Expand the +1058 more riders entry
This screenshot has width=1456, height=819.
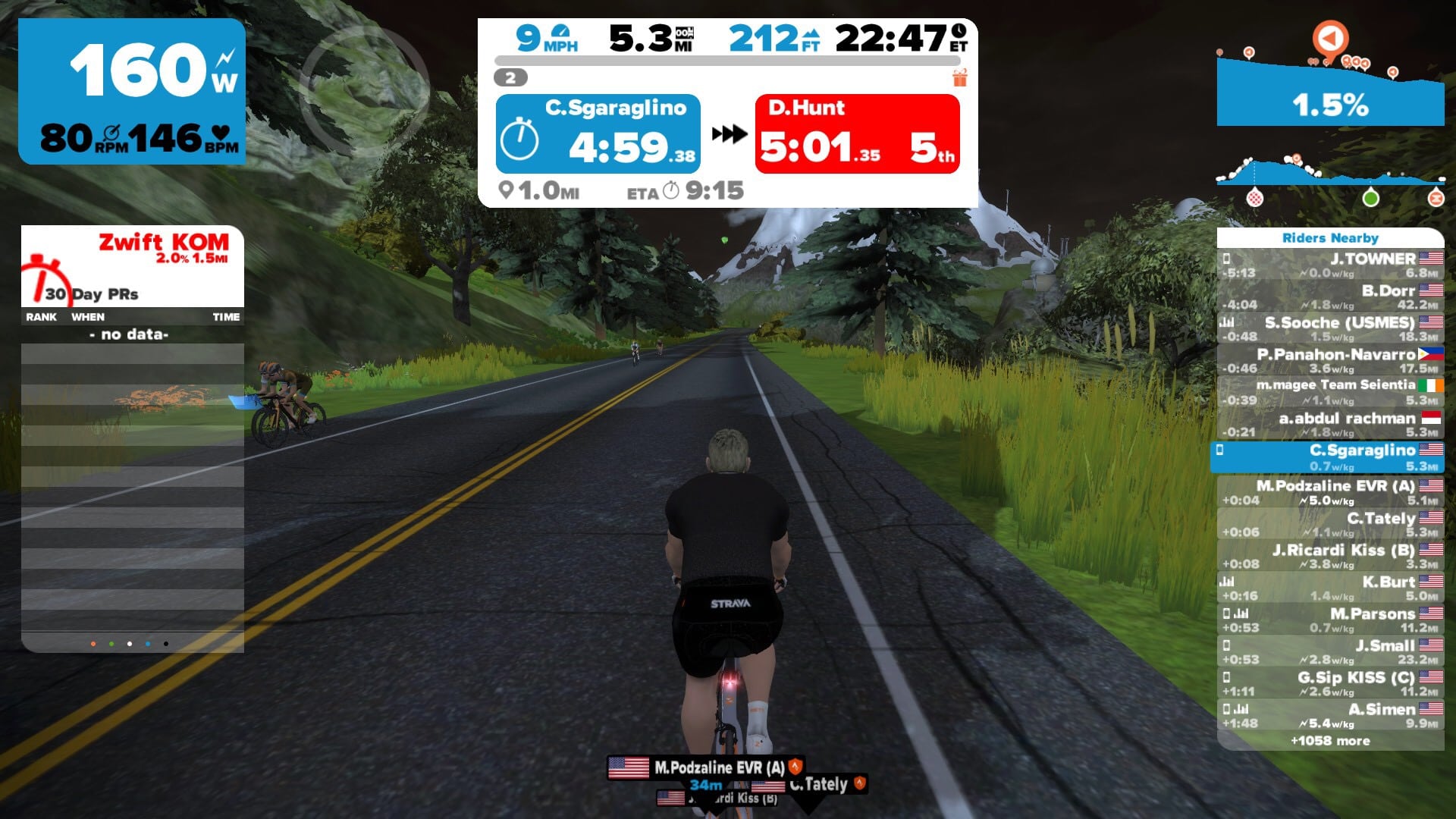[1330, 741]
